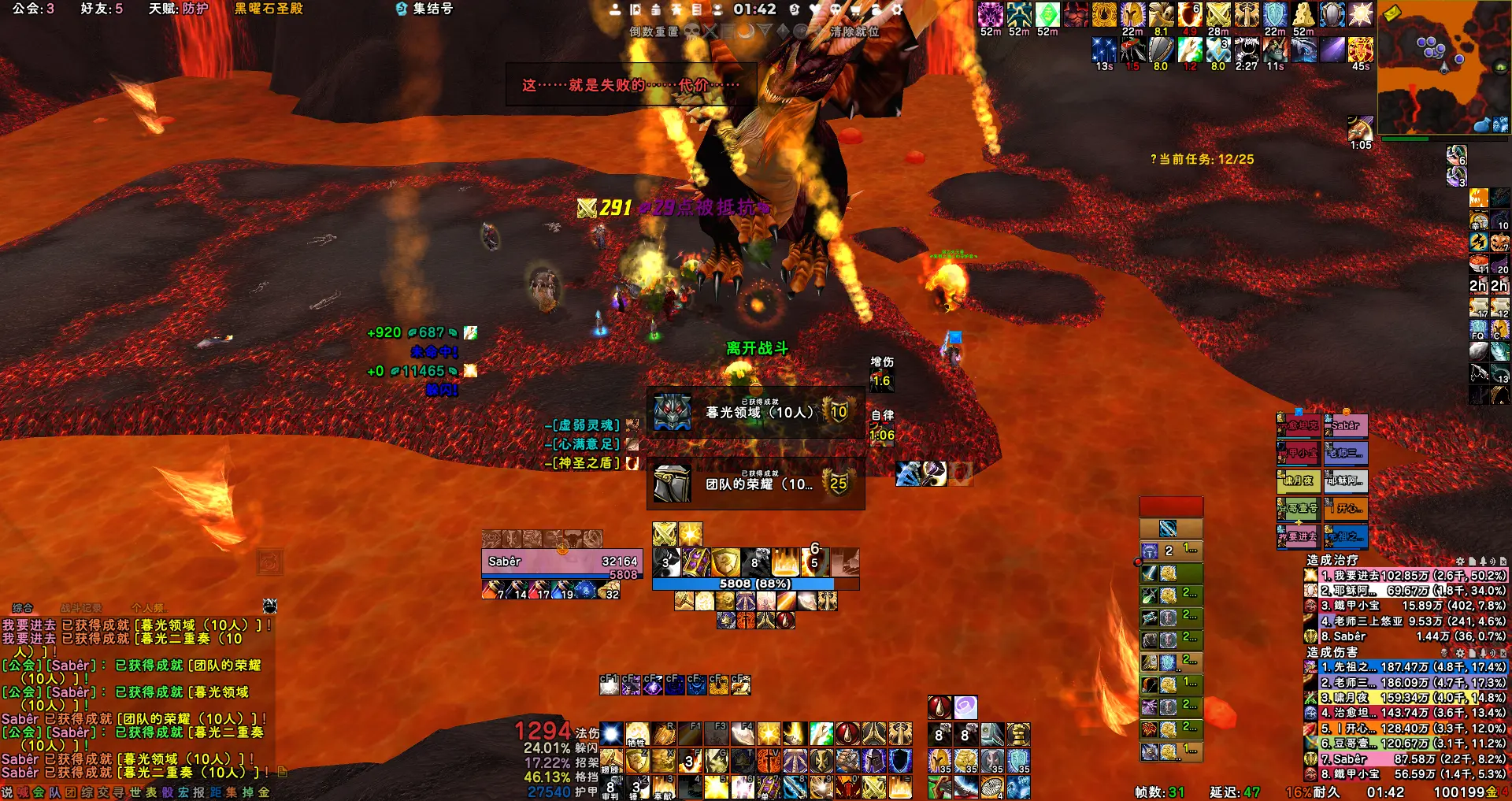
Task: Click the Sabêr player unit frame
Action: (x=561, y=562)
